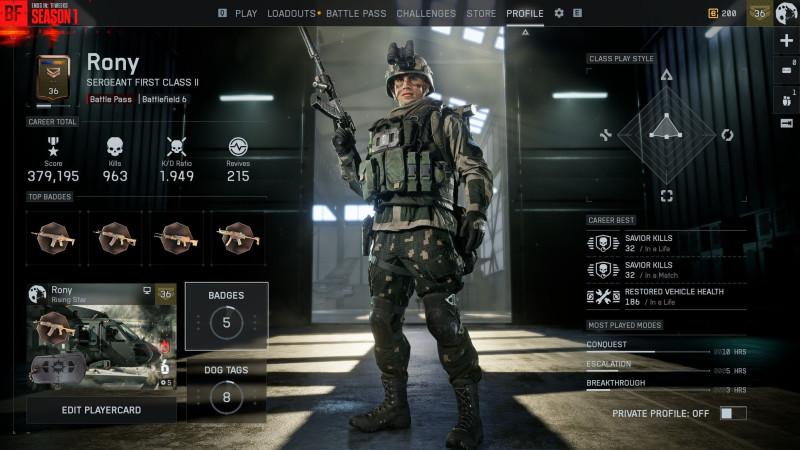Visit the Store tab
Viewport: 800px width, 450px height.
pos(481,14)
